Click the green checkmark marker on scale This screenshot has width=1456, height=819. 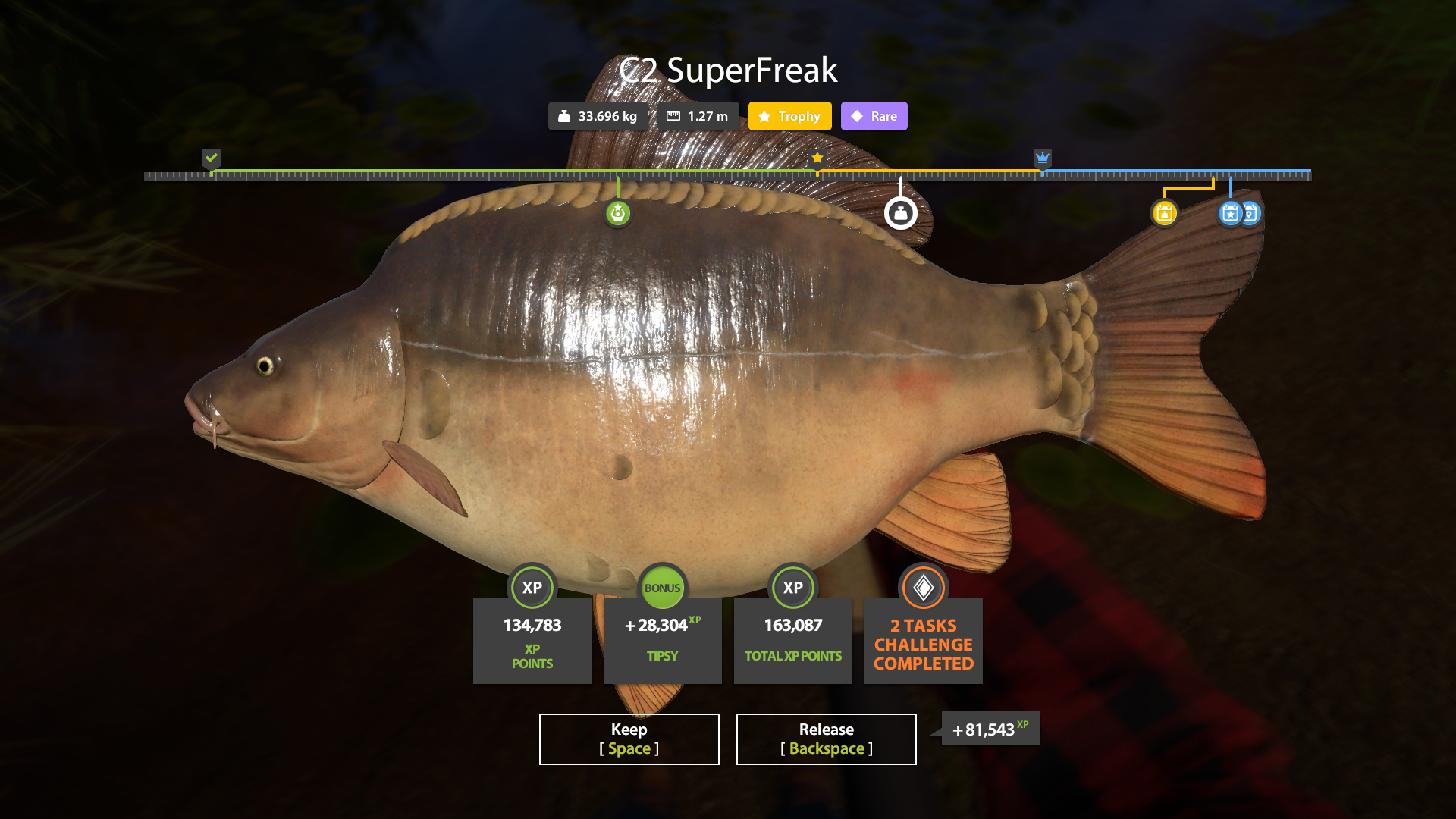(212, 158)
